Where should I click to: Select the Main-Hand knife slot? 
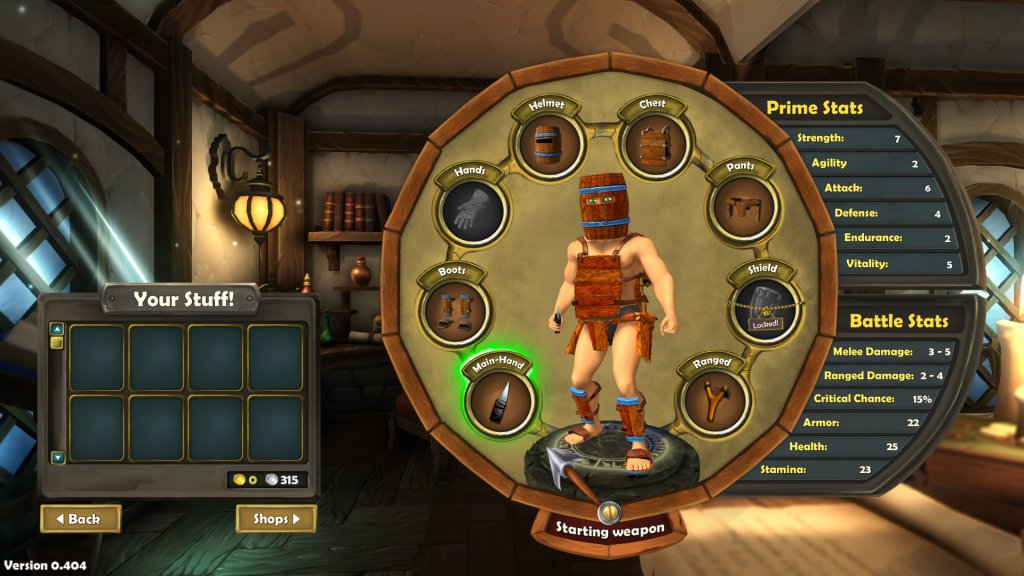point(500,400)
